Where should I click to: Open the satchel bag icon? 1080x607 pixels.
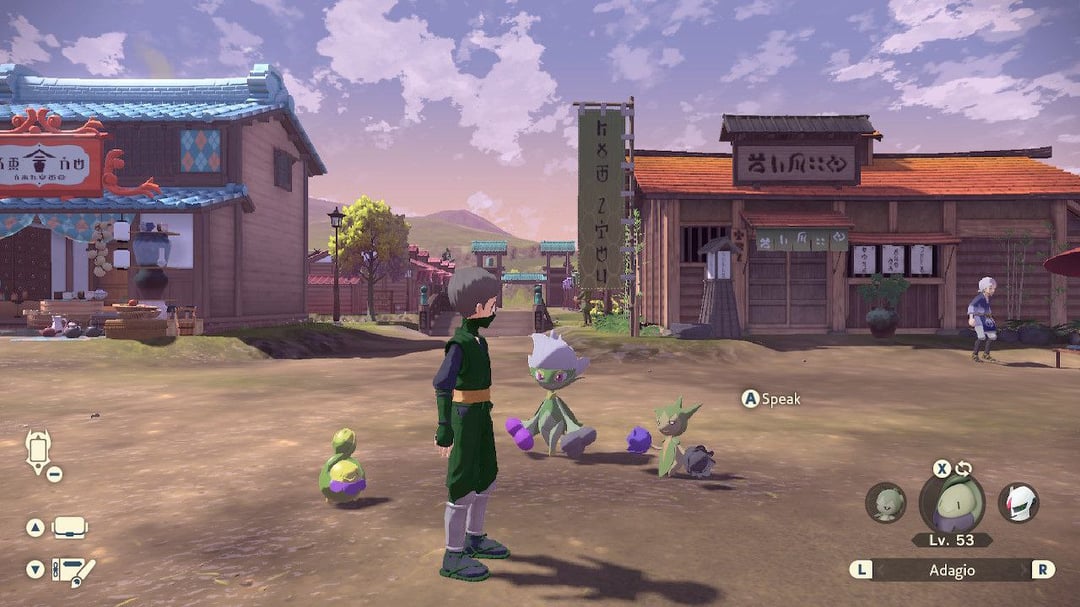[x=69, y=527]
